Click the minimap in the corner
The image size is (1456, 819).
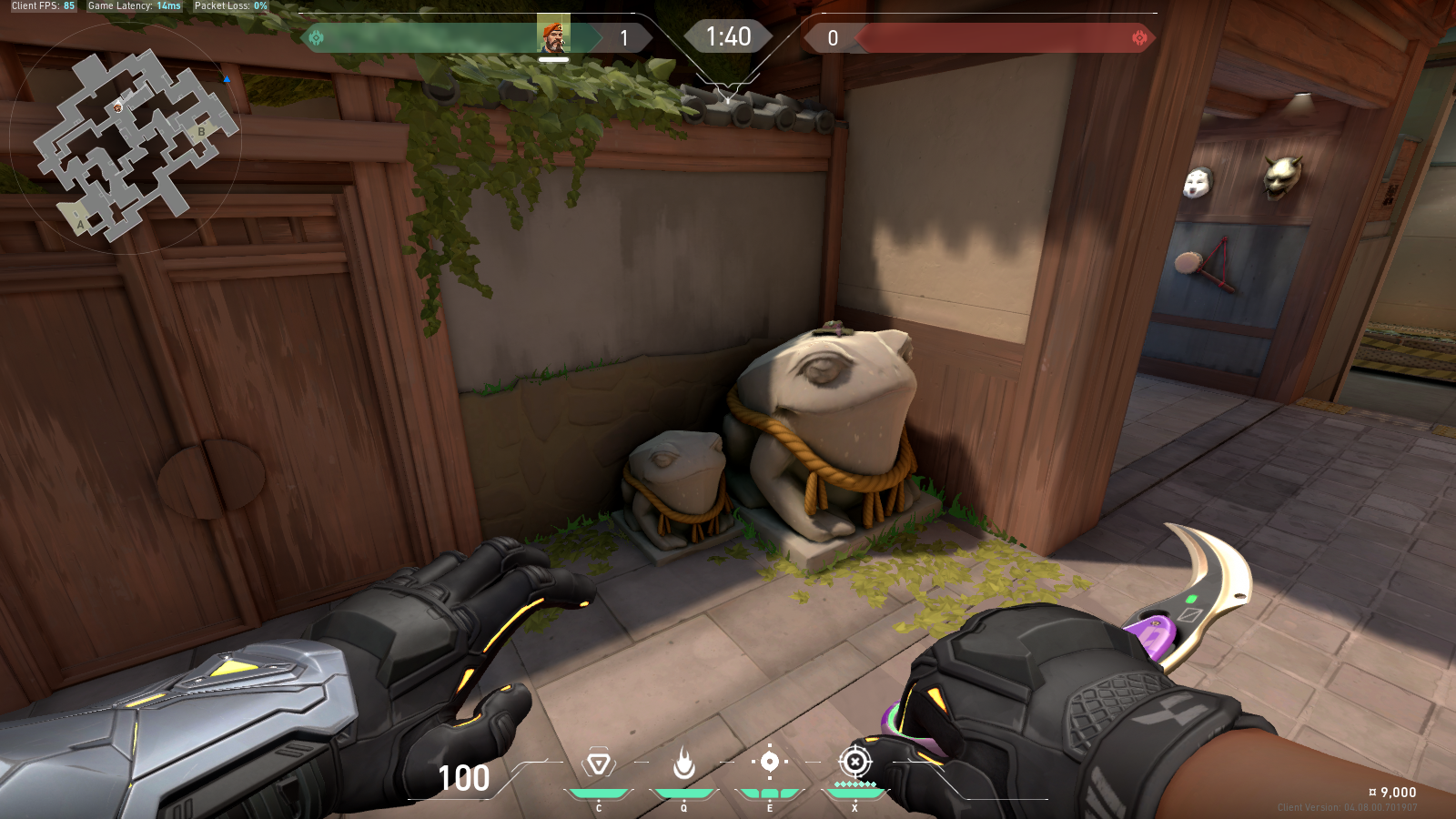coord(126,138)
